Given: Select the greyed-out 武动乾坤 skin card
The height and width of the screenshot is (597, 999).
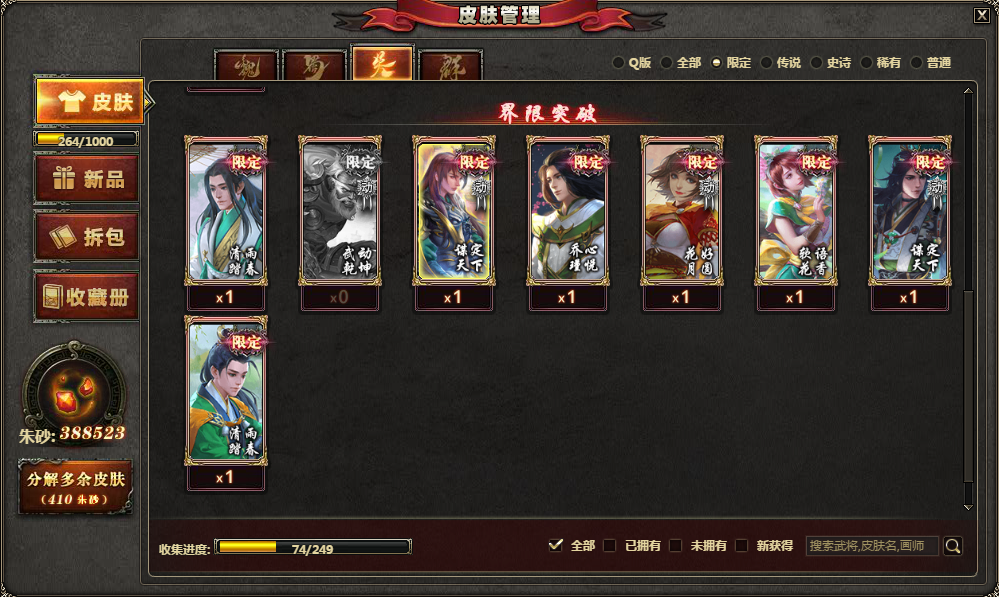Looking at the screenshot, I should tap(339, 211).
